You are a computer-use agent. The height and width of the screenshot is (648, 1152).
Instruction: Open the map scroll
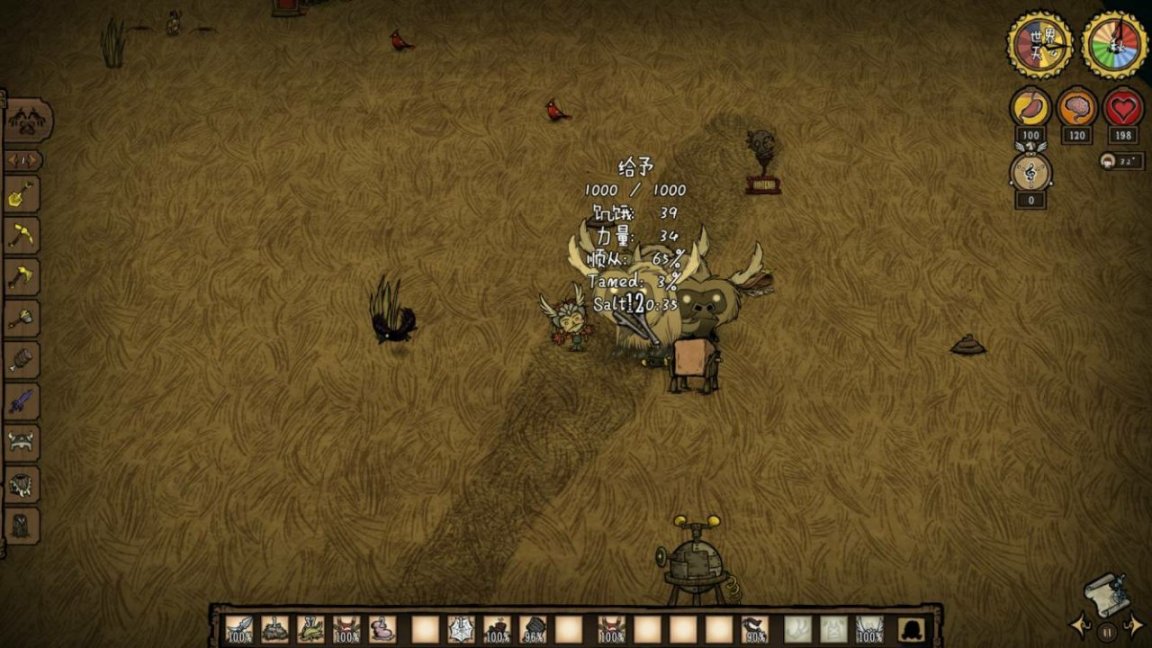(x=1108, y=592)
